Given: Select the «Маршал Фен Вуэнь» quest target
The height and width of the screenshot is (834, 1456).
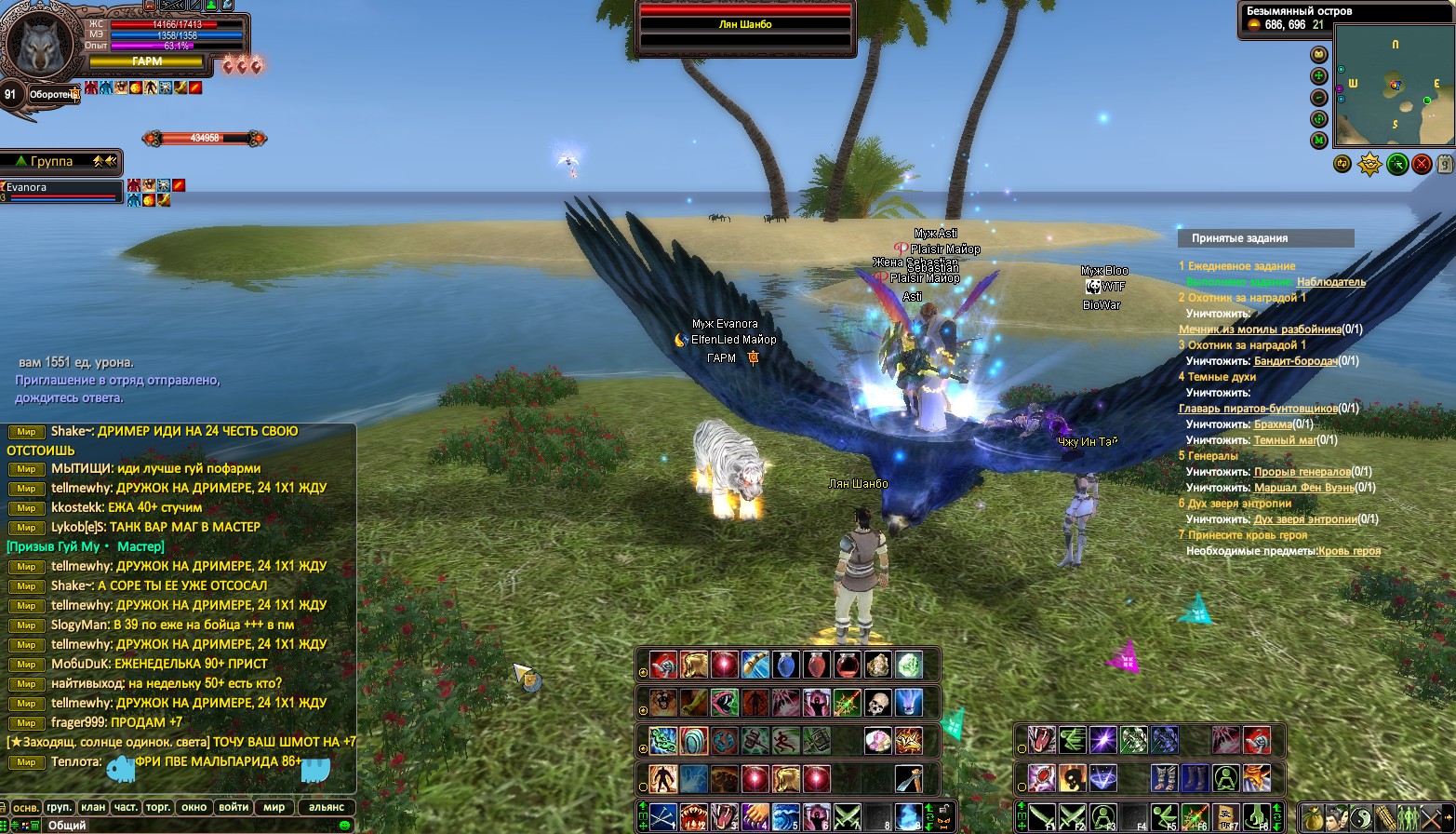Looking at the screenshot, I should [x=1302, y=487].
